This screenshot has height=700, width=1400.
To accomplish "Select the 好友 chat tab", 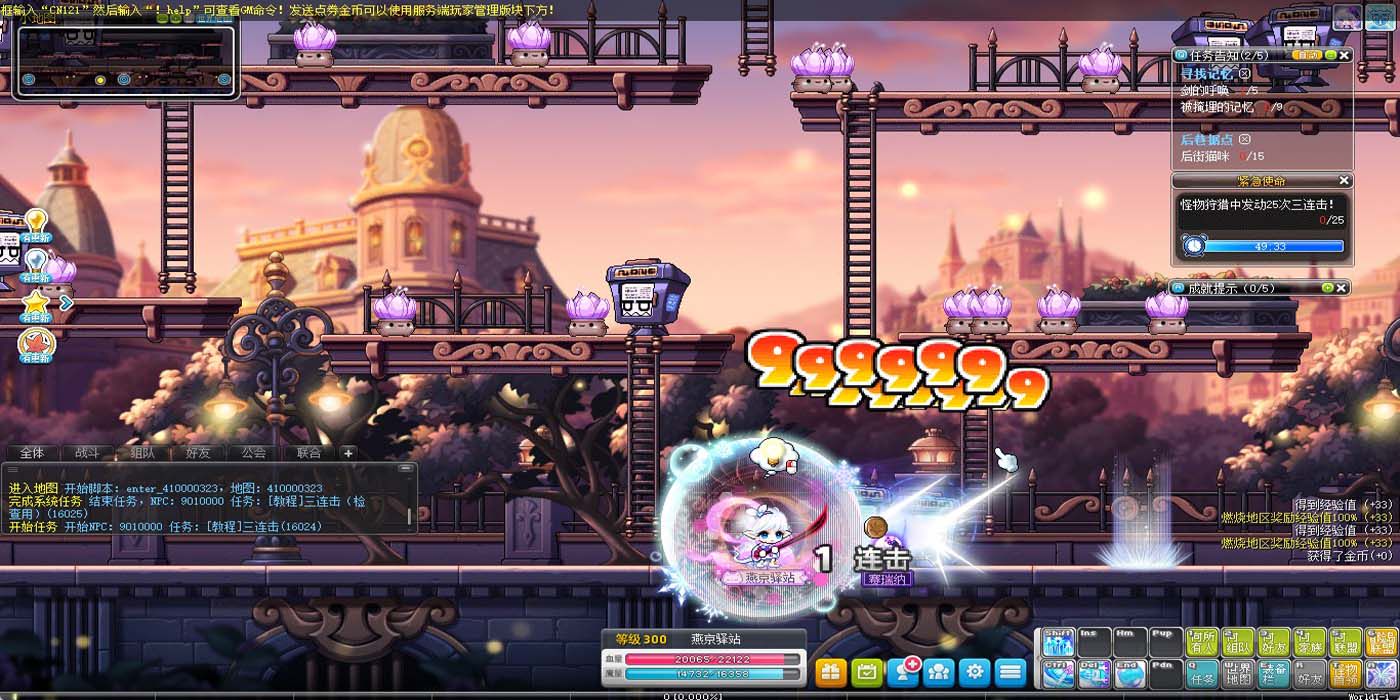I will 198,453.
